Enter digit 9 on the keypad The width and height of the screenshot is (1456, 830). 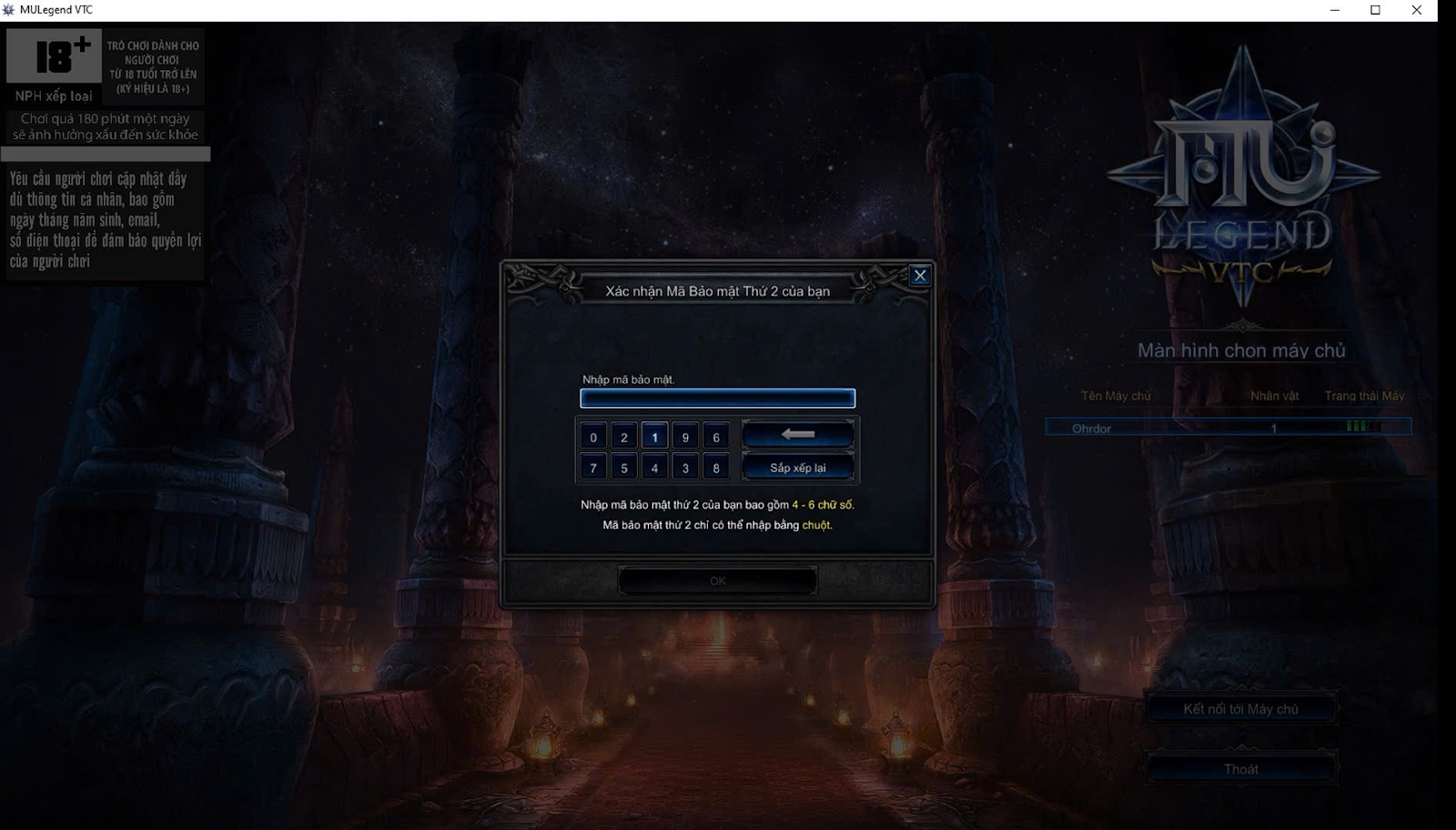(685, 438)
